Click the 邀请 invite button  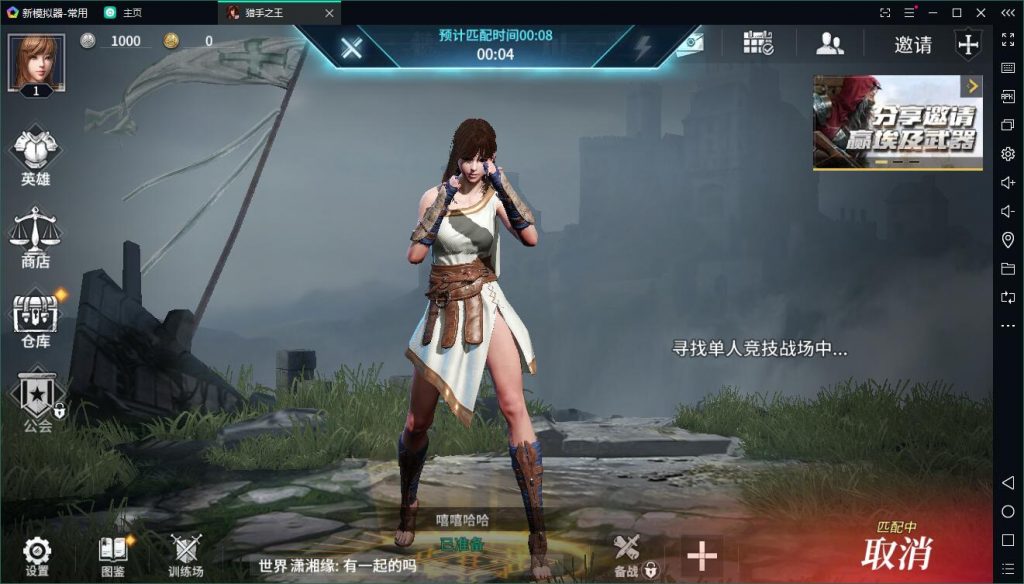coord(912,45)
